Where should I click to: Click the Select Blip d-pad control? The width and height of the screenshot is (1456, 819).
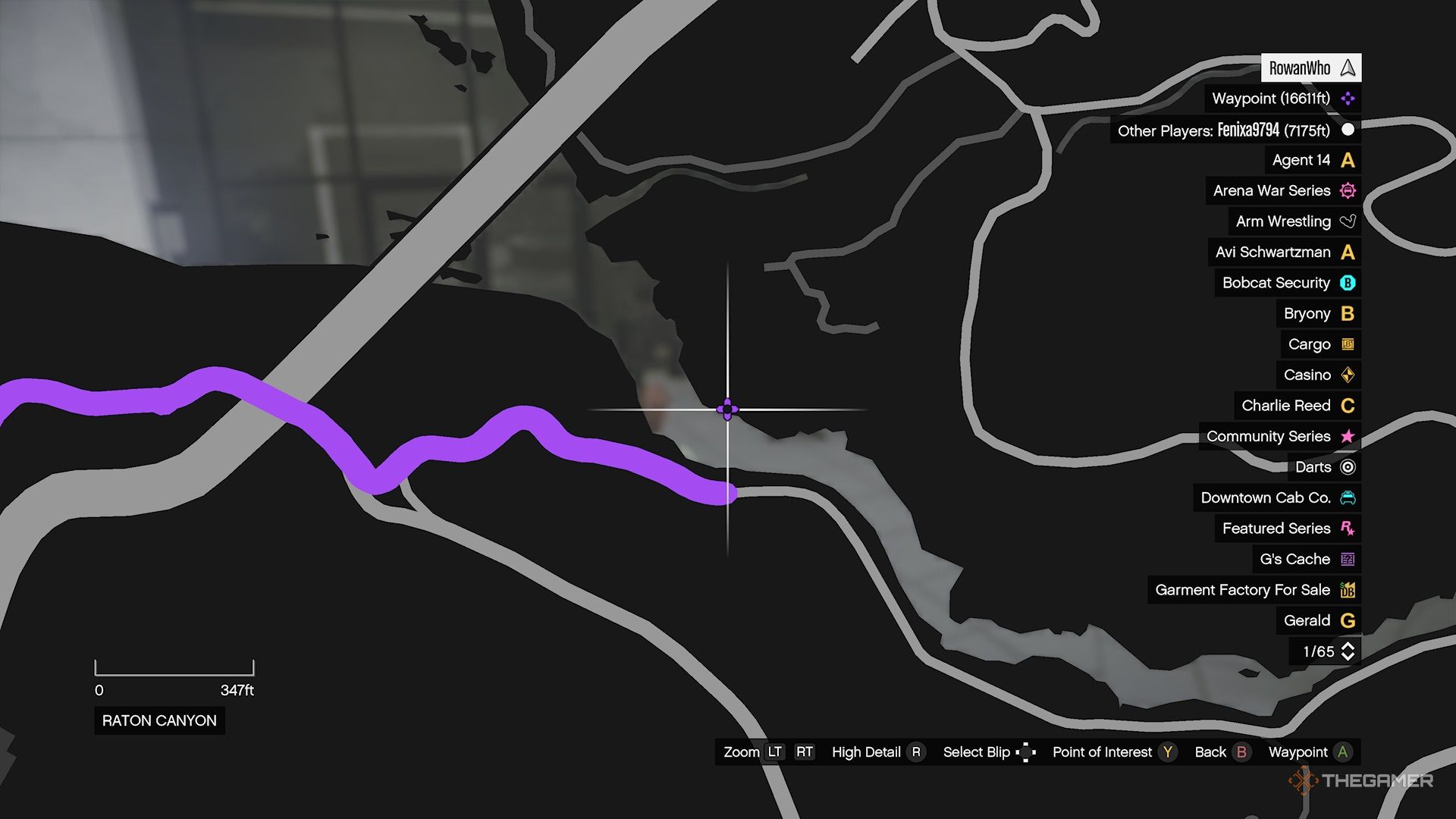tap(1026, 752)
